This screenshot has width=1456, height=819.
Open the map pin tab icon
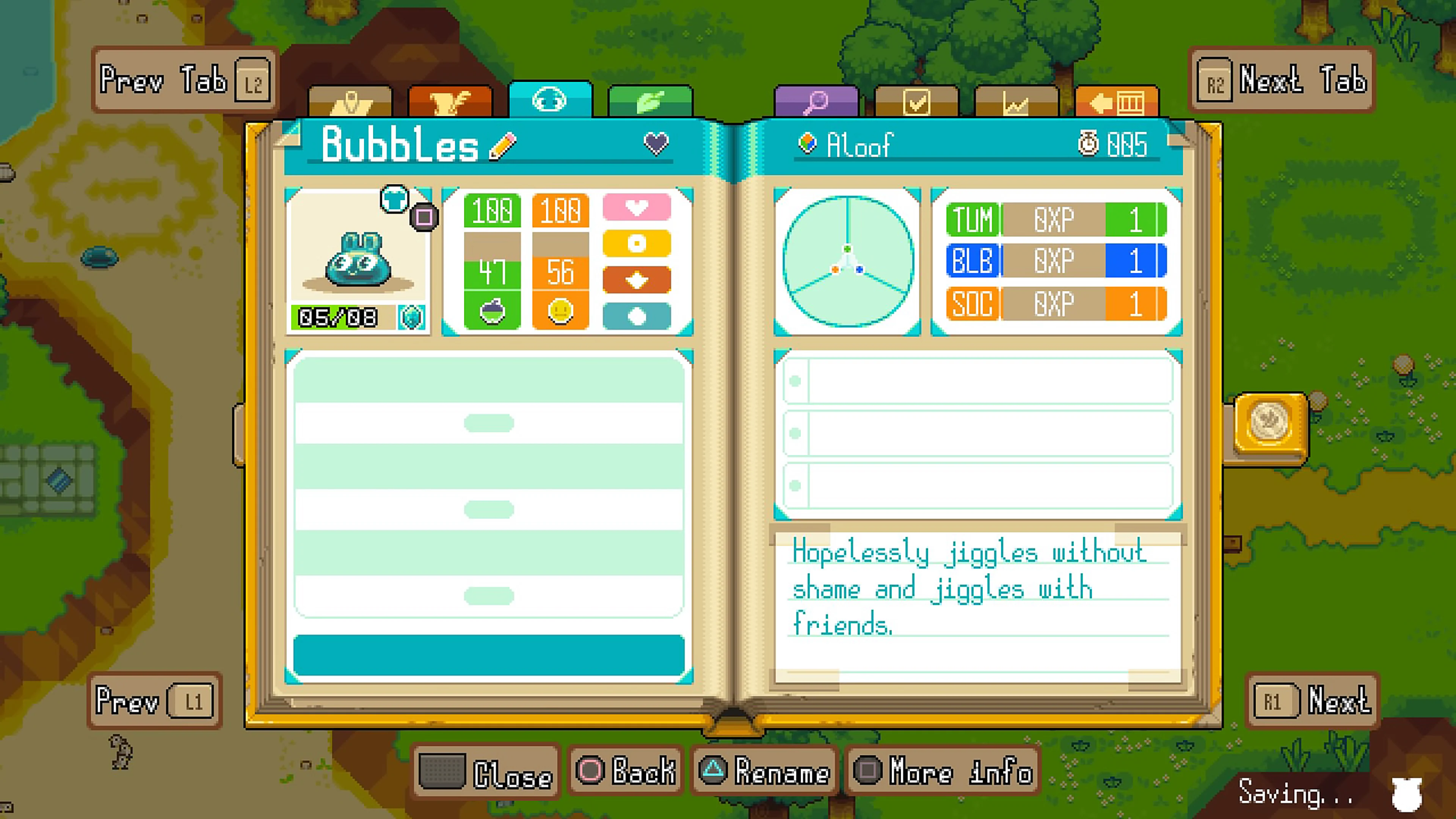(x=352, y=100)
